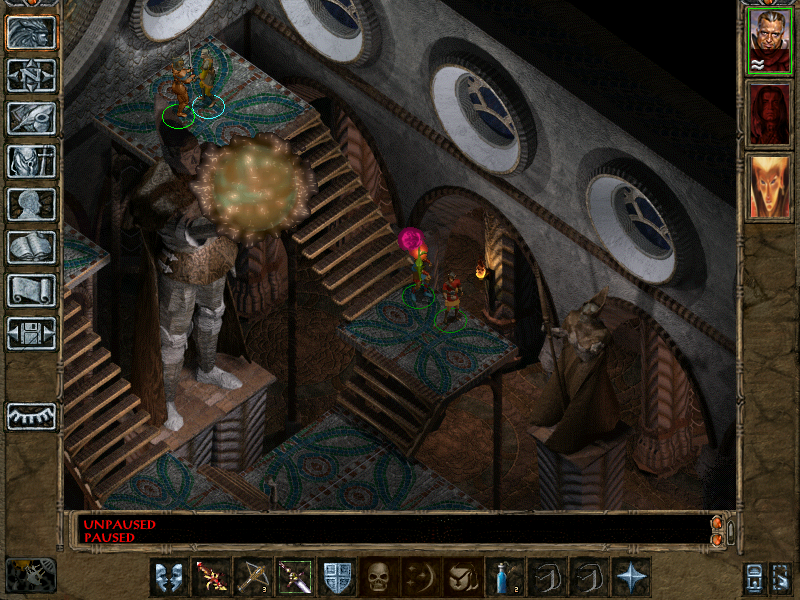
Task: Use the blue potion quick item
Action: click(x=505, y=577)
